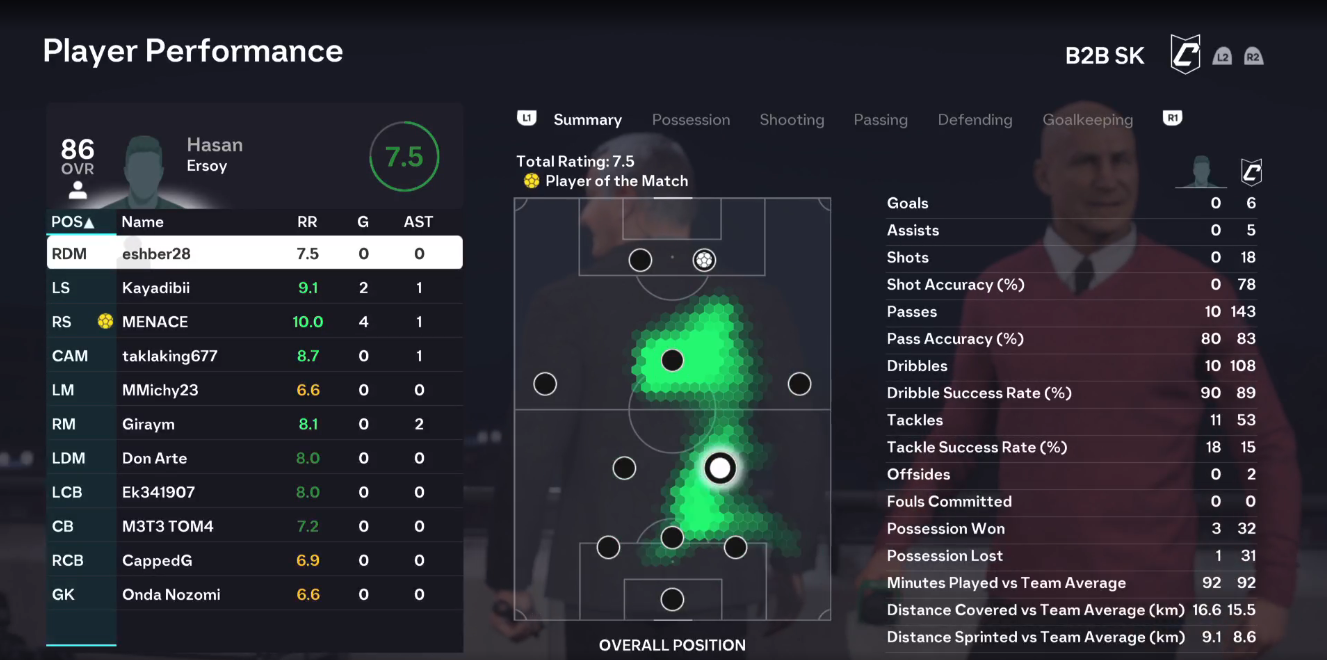Viewport: 1327px width, 660px height.
Task: Select MMichy23 player row
Action: click(255, 390)
